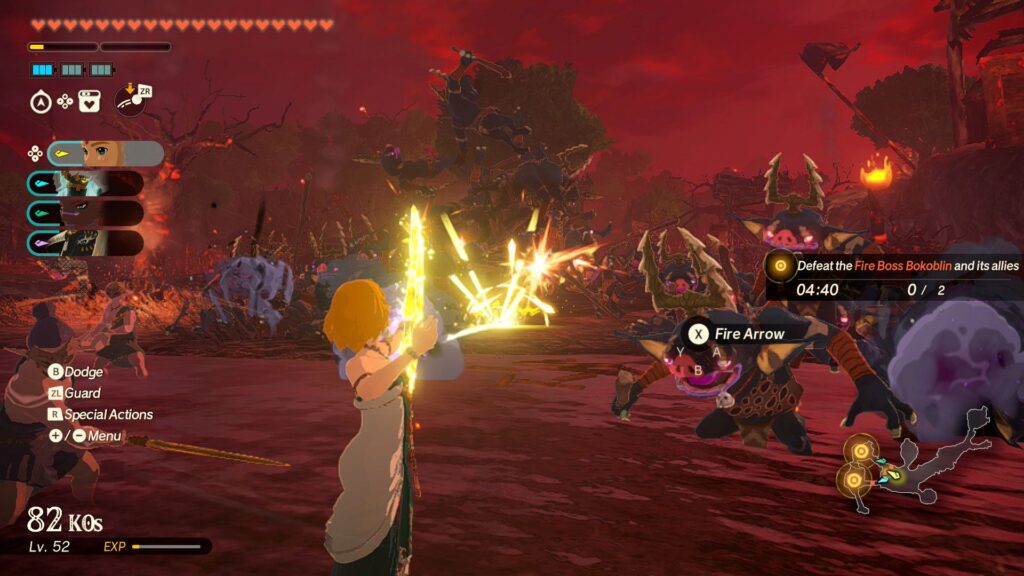
Task: Select the lower gold objective marker on minimap
Action: [853, 482]
